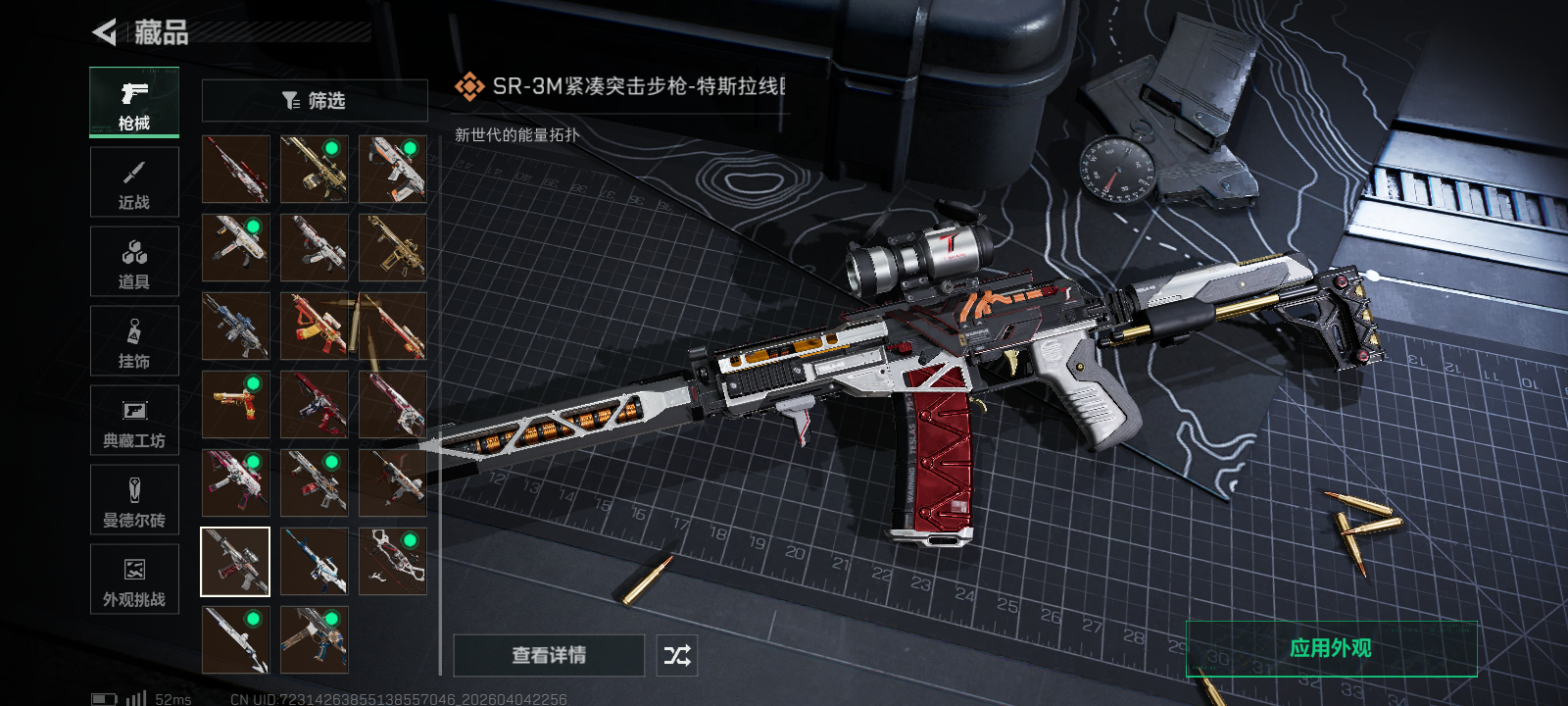Pick the orange and red SMG skin
Viewport: 1568px width, 706px height.
coord(315,326)
